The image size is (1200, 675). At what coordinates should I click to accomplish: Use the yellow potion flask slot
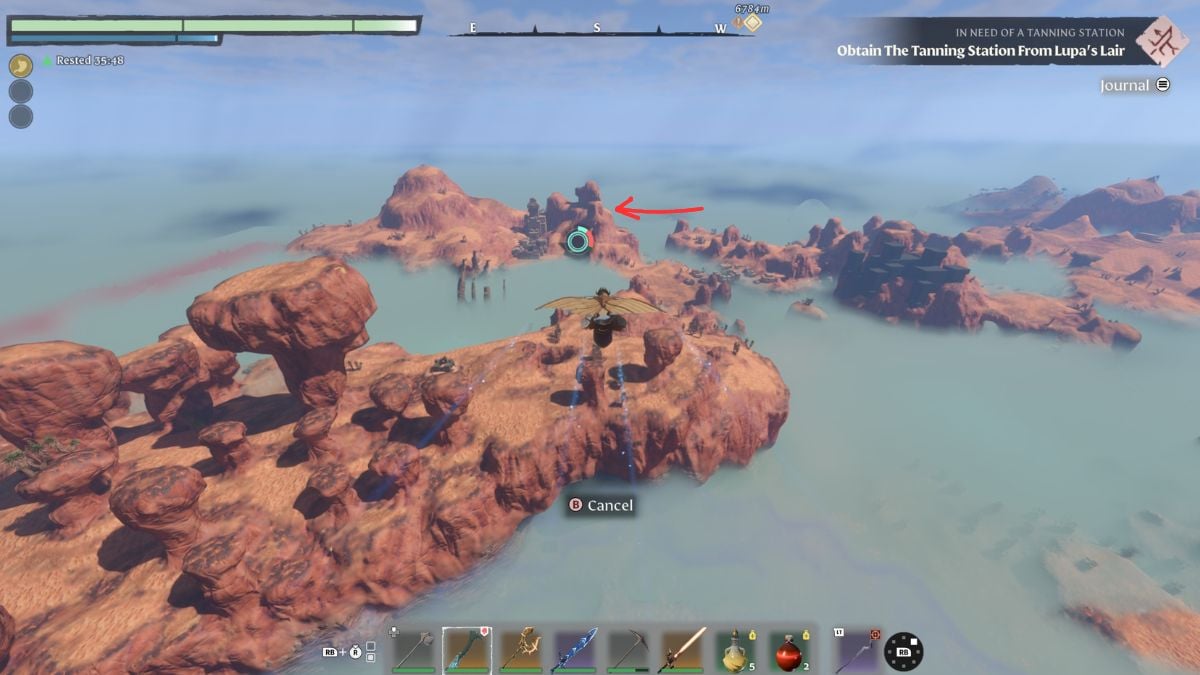tap(739, 650)
